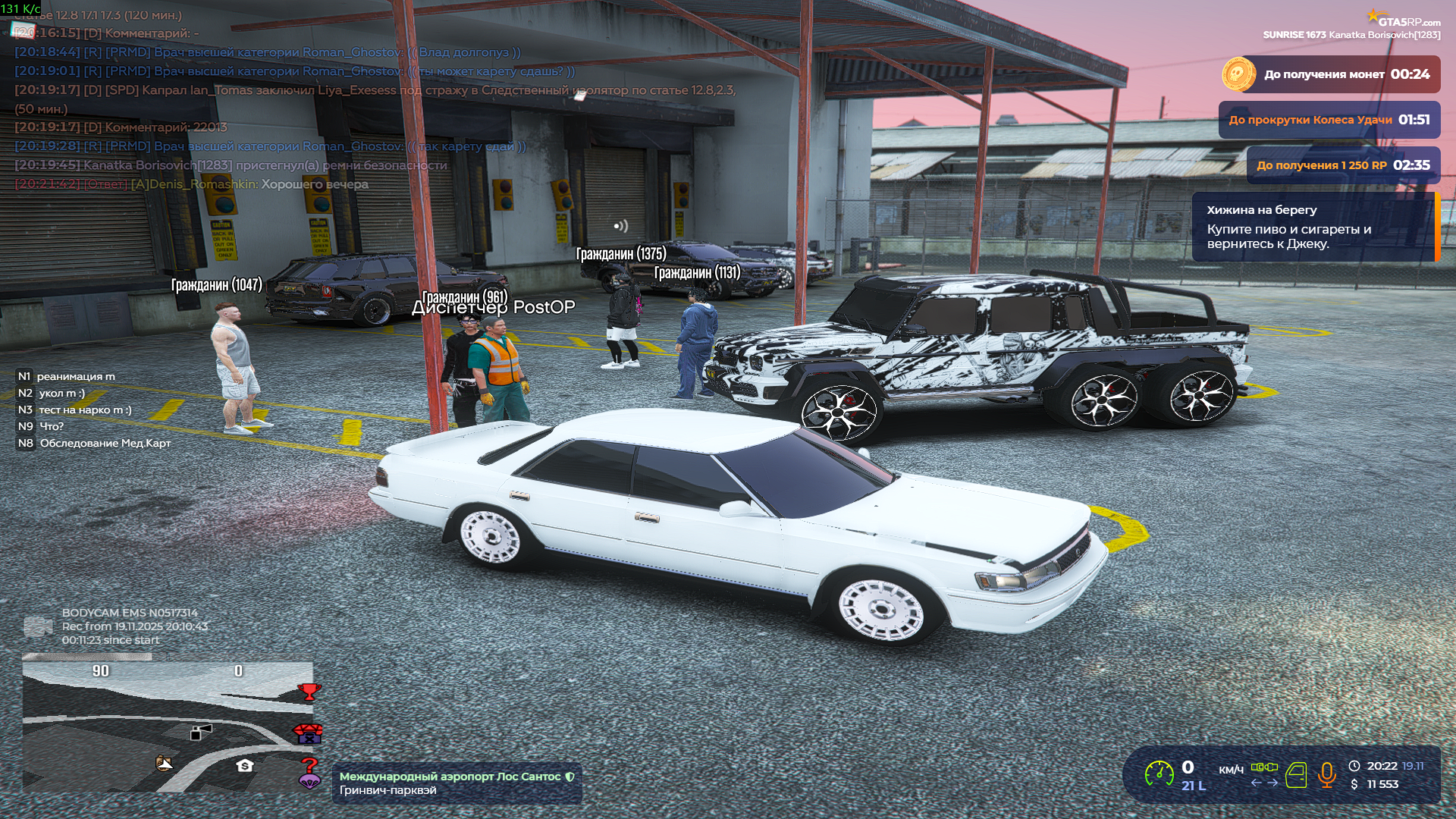Image resolution: width=1456 pixels, height=819 pixels.
Task: Open the coin reward timer panel
Action: [x=1331, y=74]
